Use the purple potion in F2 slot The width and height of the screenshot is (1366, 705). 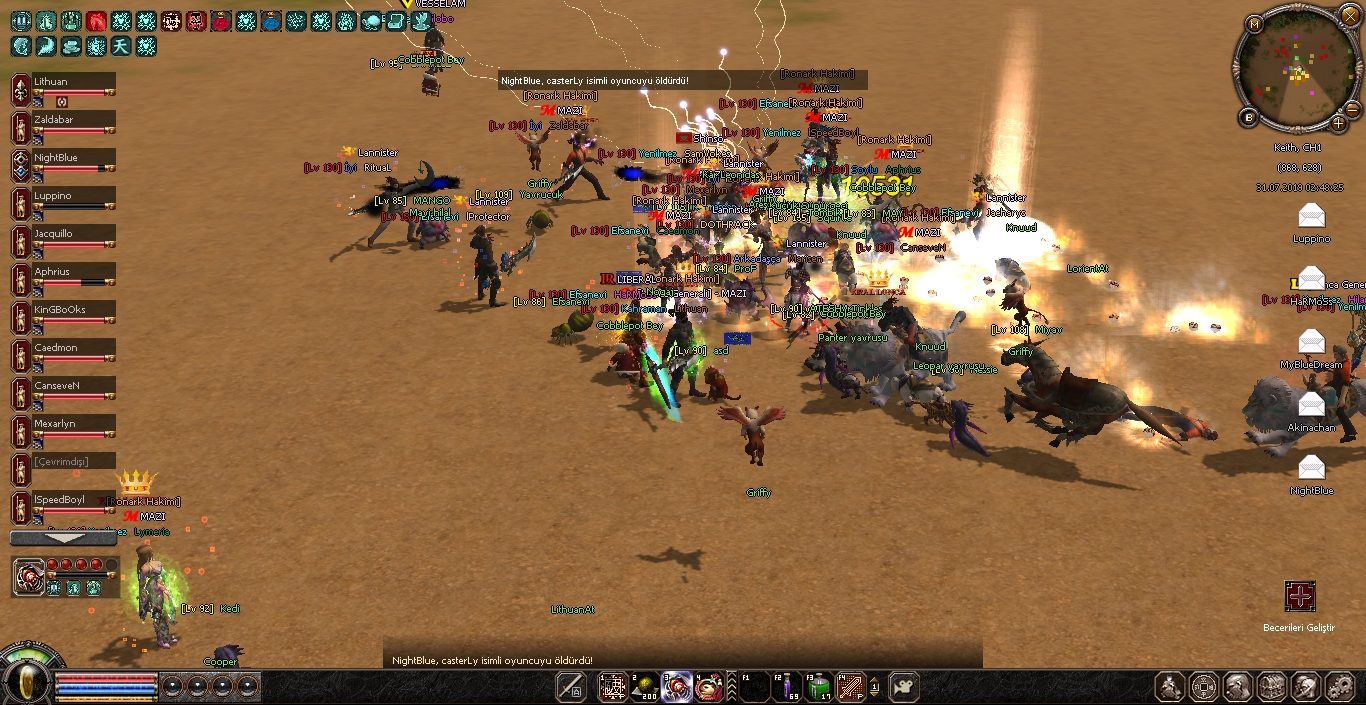click(786, 687)
